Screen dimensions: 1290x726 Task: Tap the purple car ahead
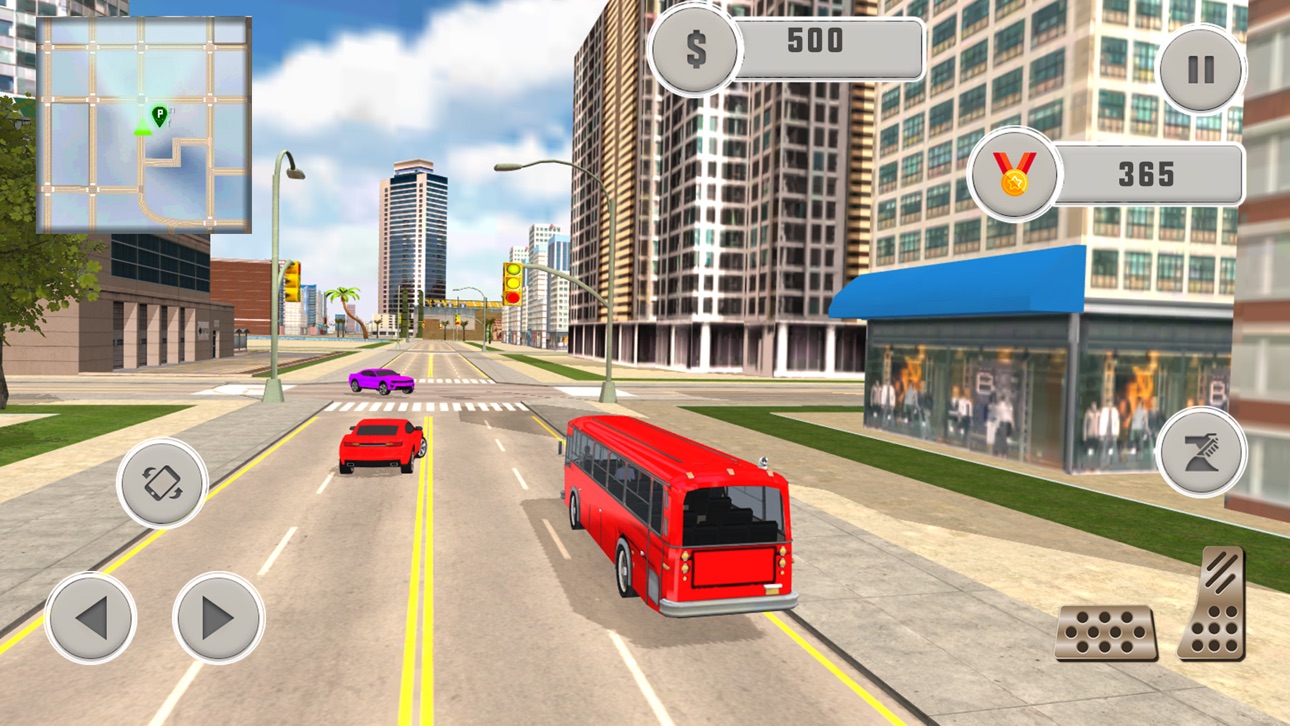coord(380,381)
